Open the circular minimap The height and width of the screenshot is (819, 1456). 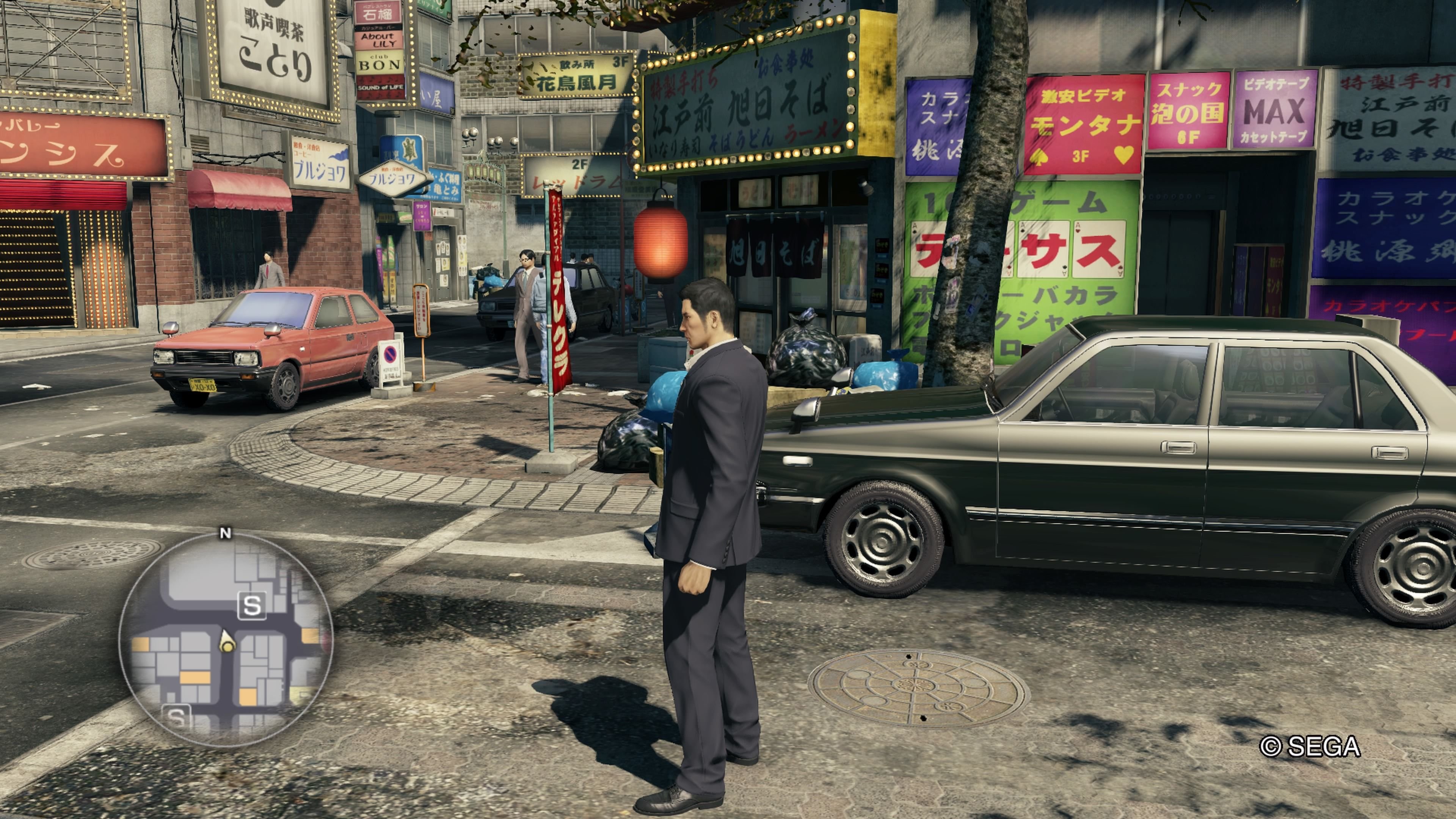point(226,639)
